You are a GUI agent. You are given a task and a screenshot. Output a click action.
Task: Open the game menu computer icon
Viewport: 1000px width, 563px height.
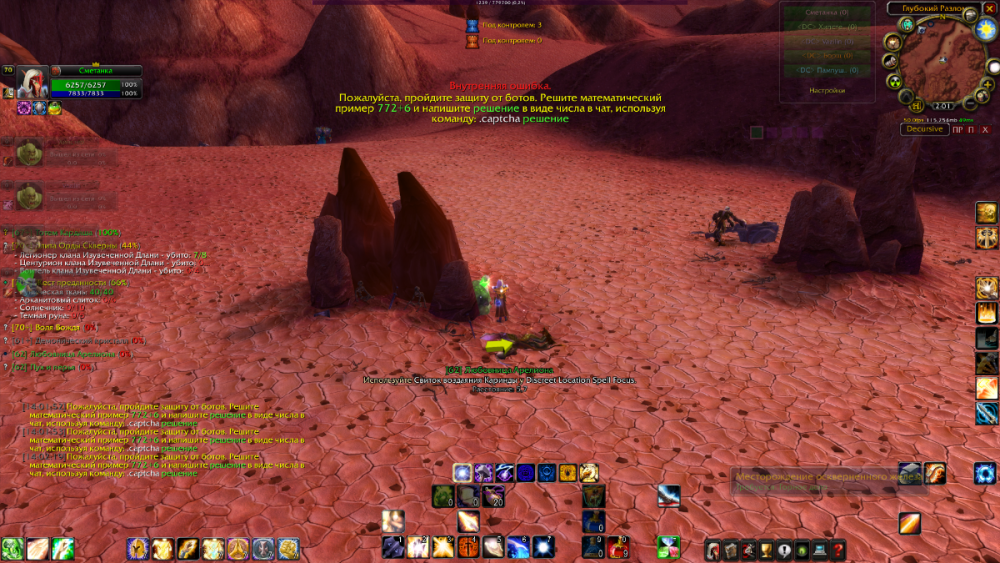coord(820,549)
